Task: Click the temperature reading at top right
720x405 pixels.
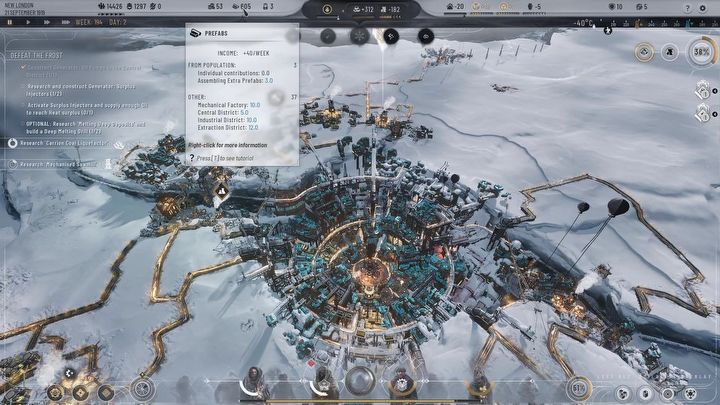Action: [x=584, y=22]
